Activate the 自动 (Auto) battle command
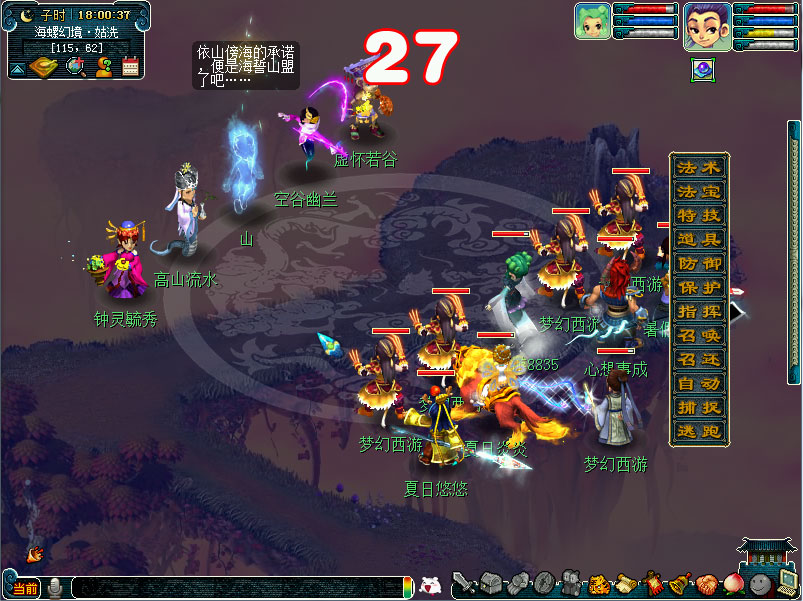 click(698, 383)
